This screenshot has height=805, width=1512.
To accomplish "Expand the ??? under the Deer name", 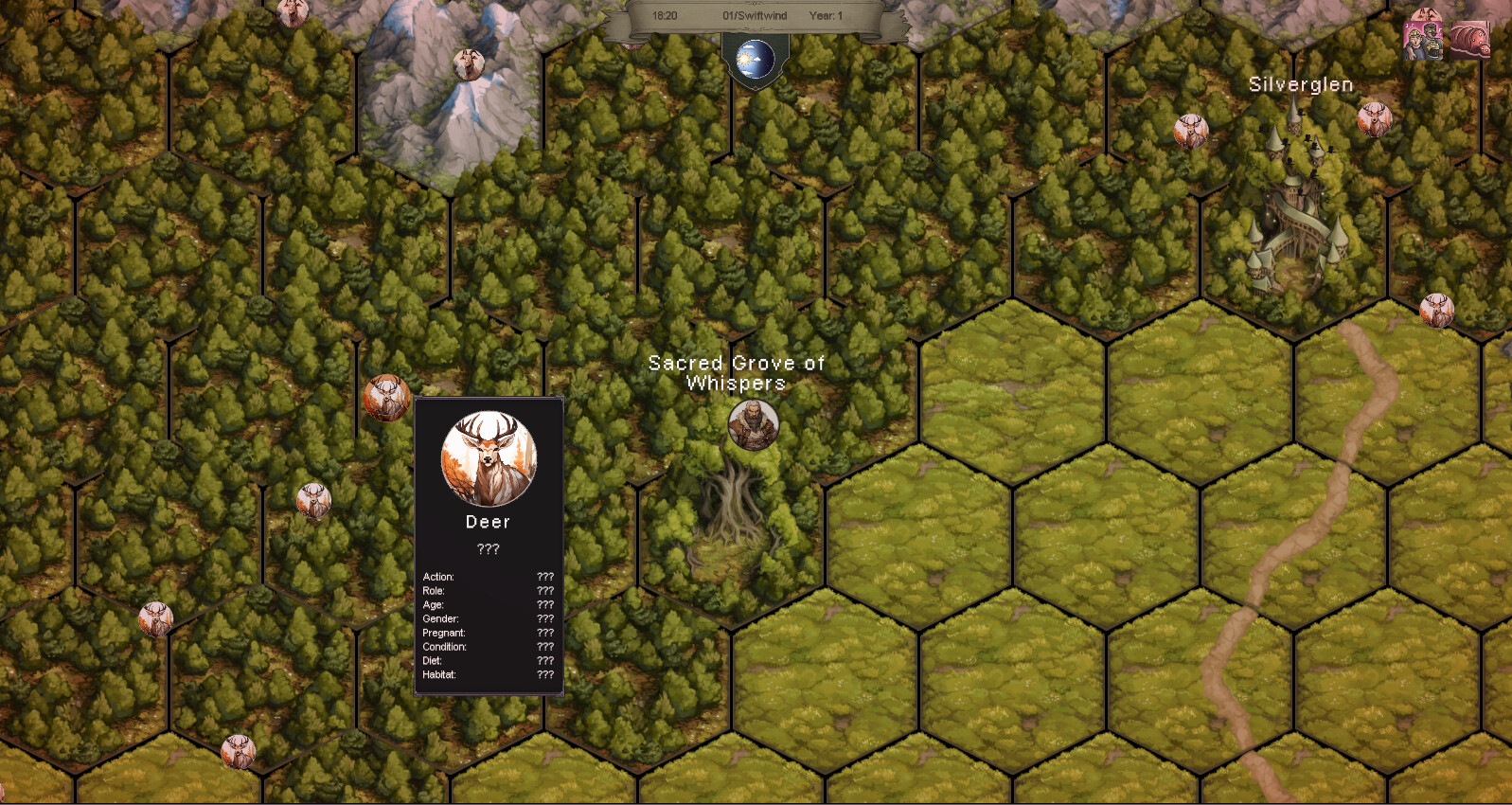I will [487, 549].
